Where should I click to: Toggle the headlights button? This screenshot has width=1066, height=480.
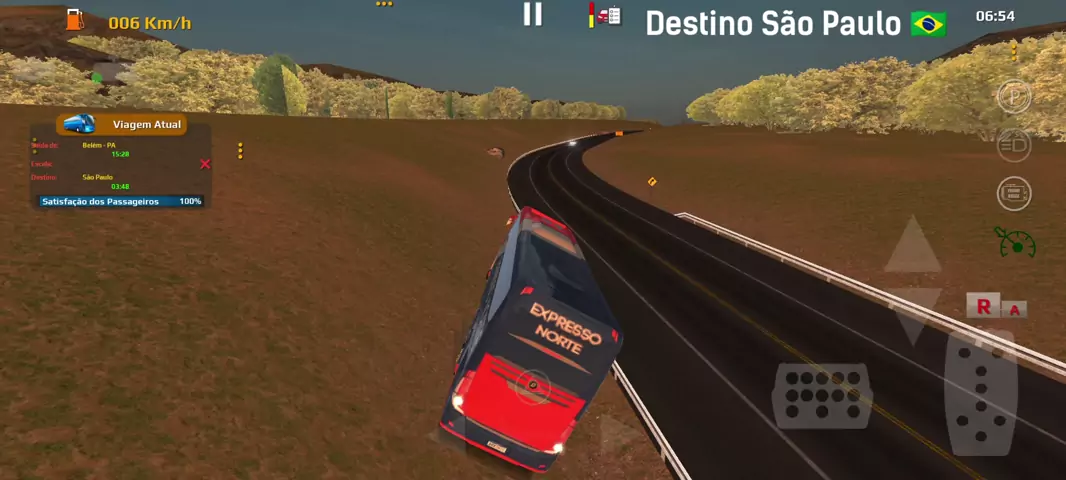(1014, 145)
